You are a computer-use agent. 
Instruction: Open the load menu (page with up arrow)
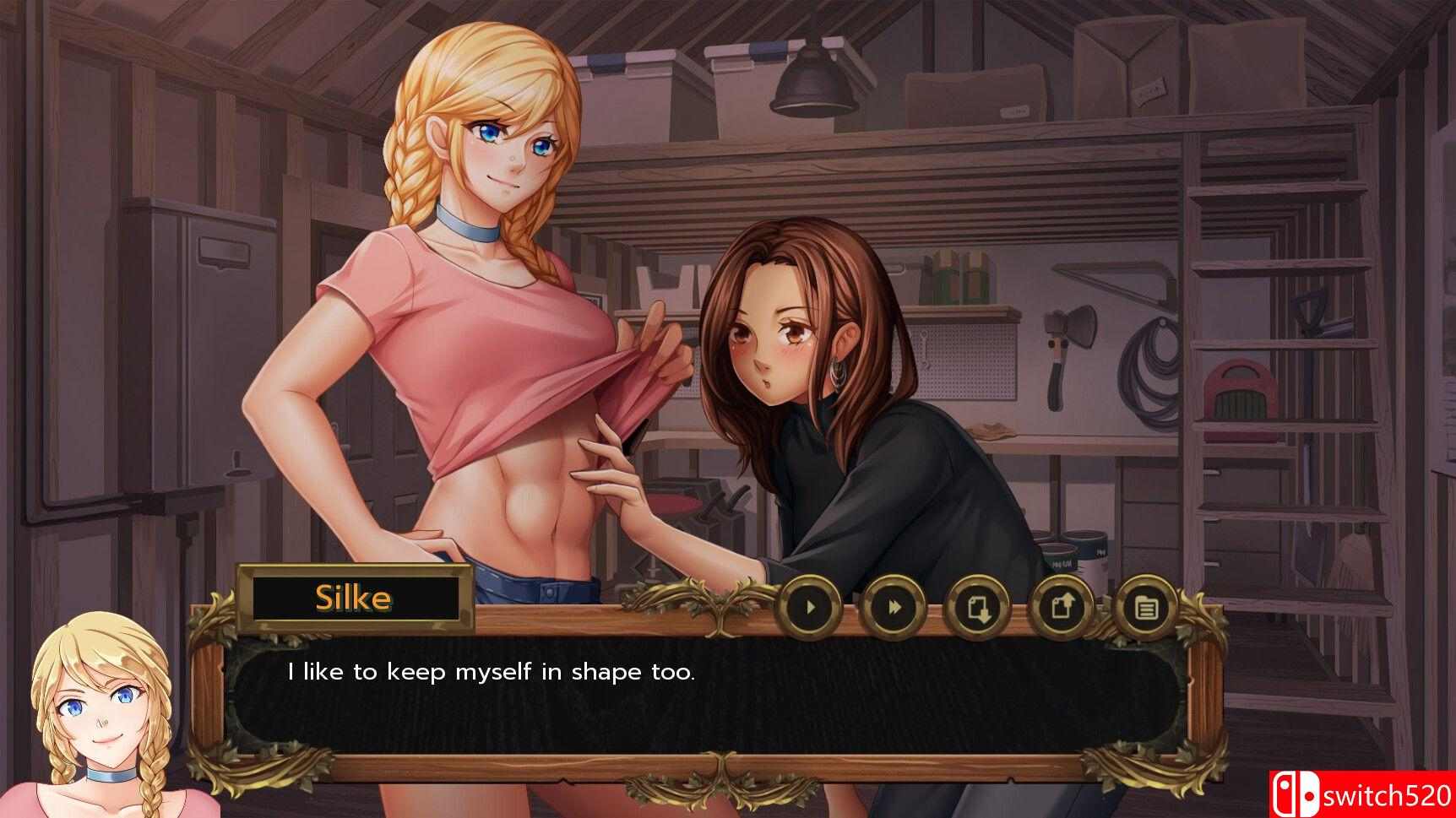click(1062, 606)
